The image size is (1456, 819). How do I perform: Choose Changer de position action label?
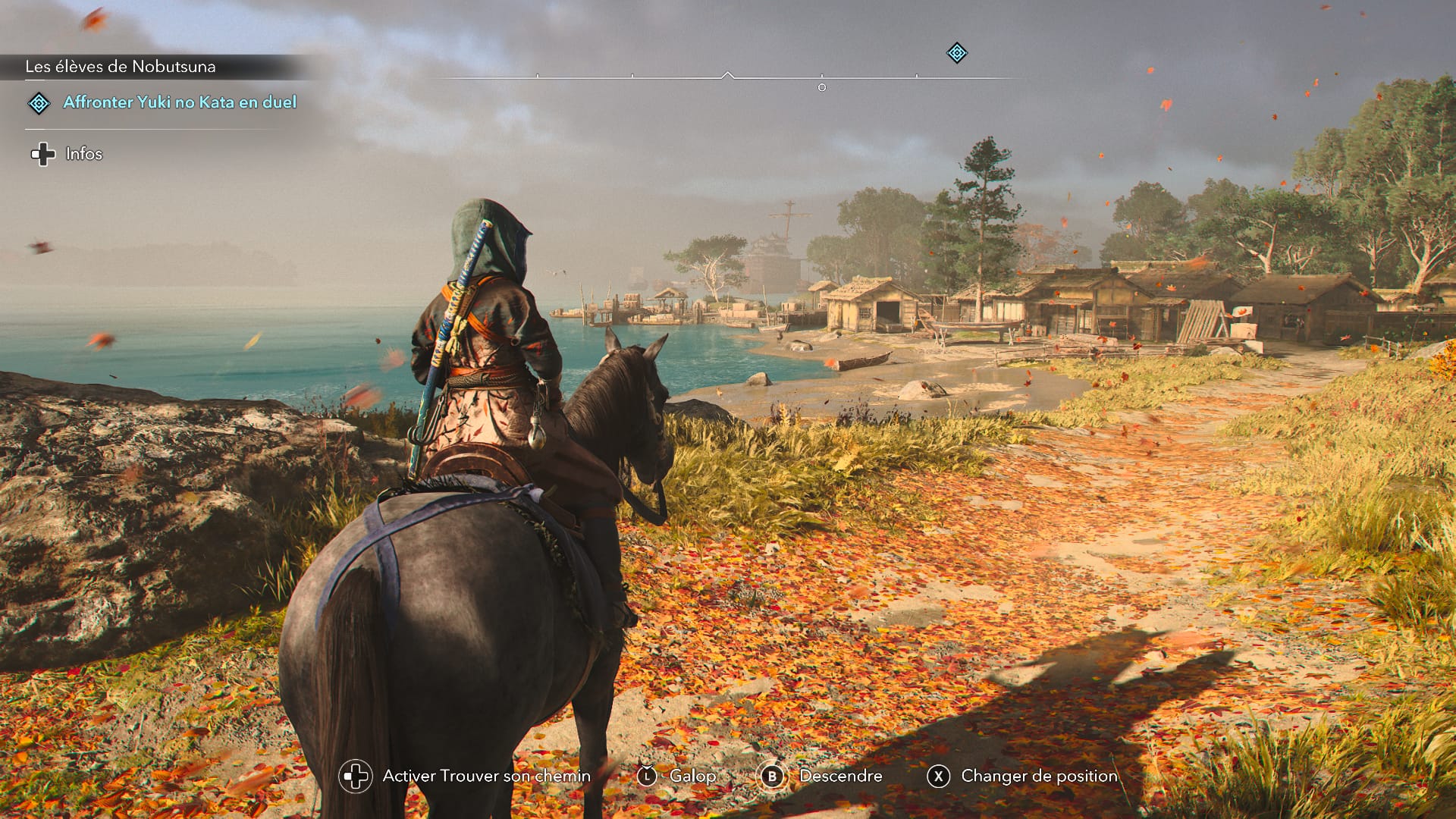click(x=1039, y=776)
